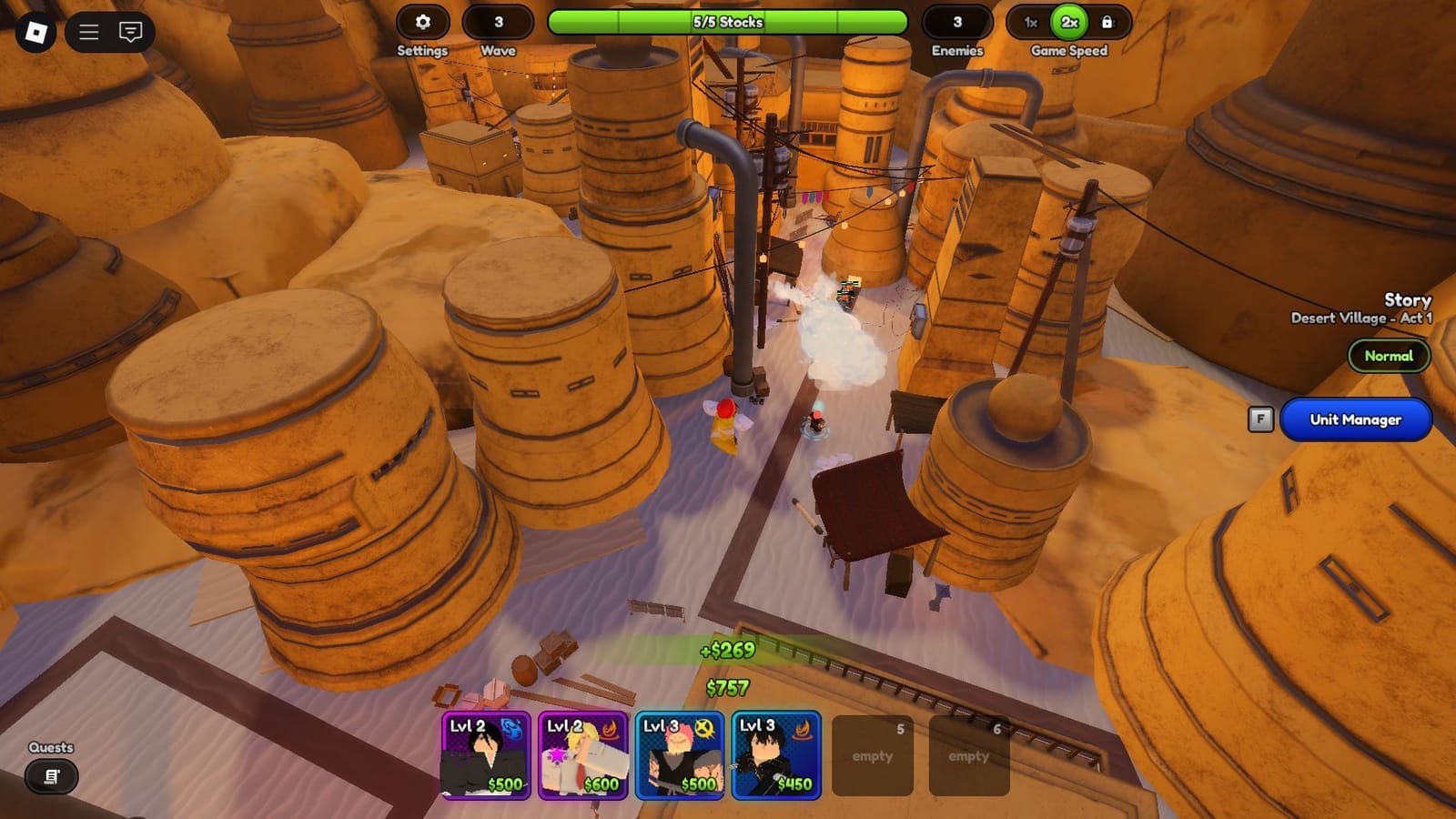Select the 2x game speed option

click(x=1069, y=23)
